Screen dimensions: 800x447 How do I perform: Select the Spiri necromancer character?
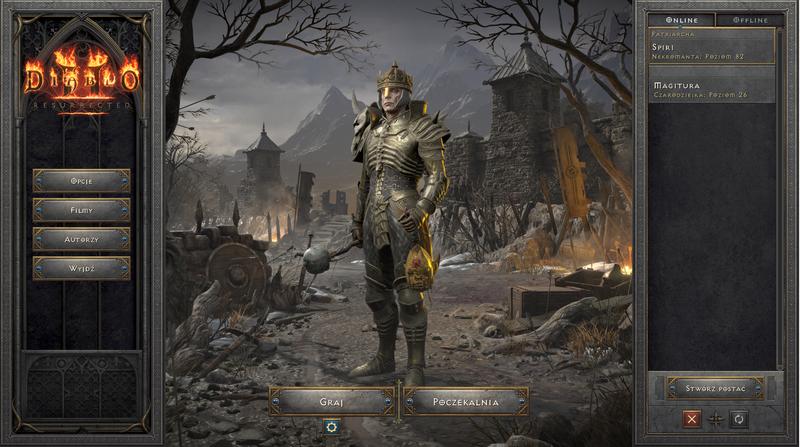click(710, 51)
